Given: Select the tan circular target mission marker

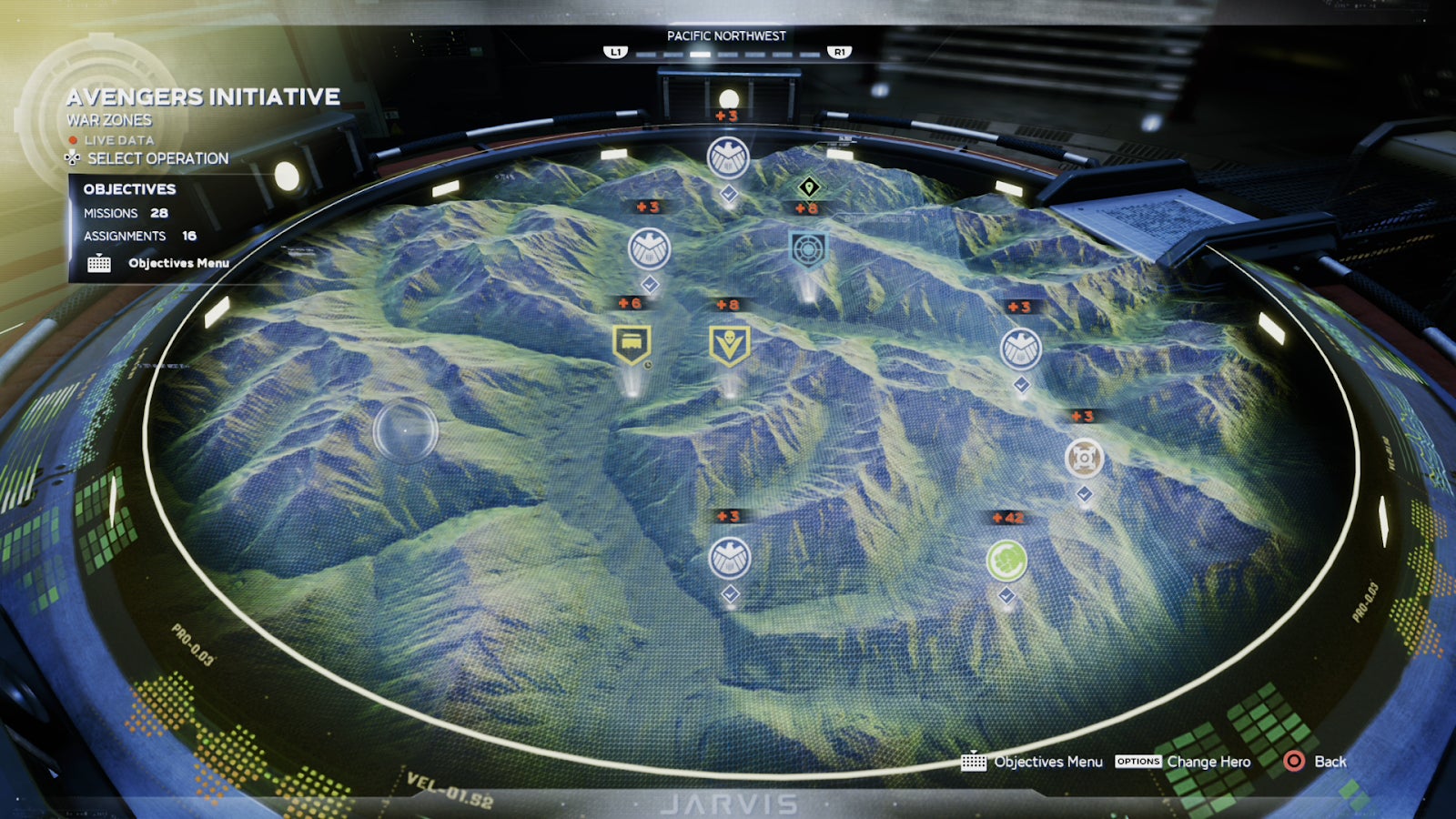Looking at the screenshot, I should 1084,458.
